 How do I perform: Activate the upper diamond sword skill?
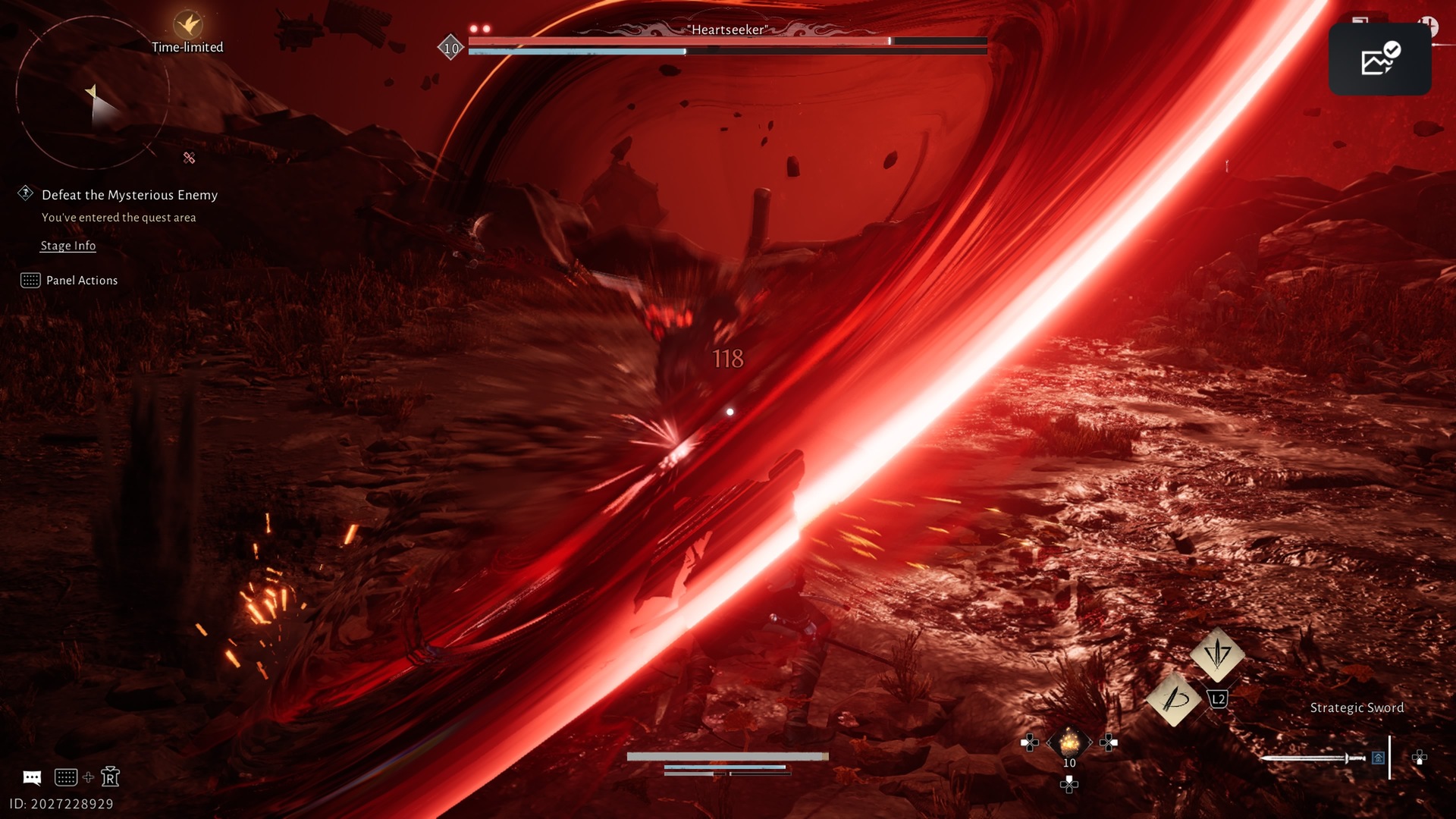[1217, 653]
